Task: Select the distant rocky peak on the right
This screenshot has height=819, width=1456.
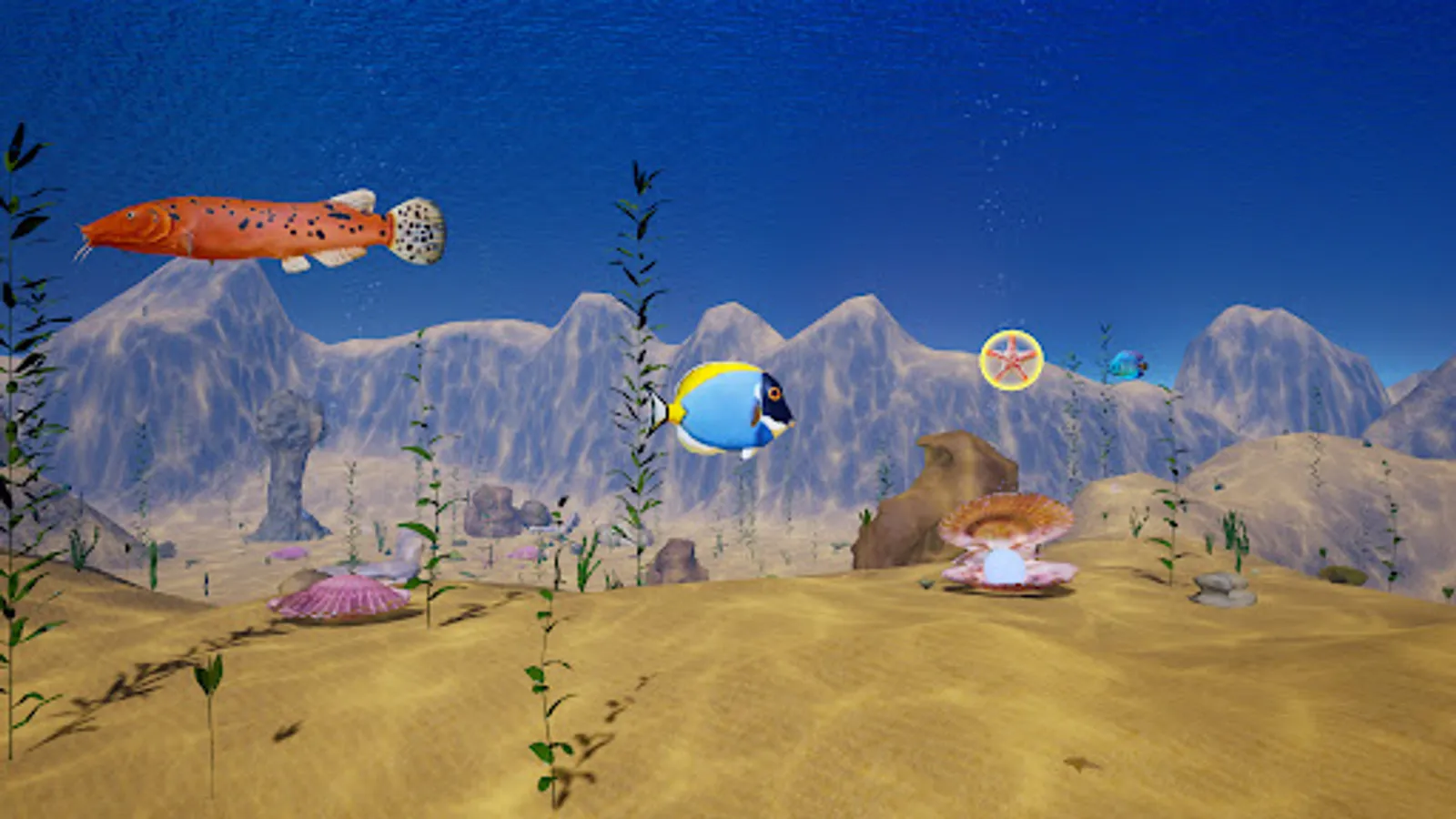Action: point(1274,364)
